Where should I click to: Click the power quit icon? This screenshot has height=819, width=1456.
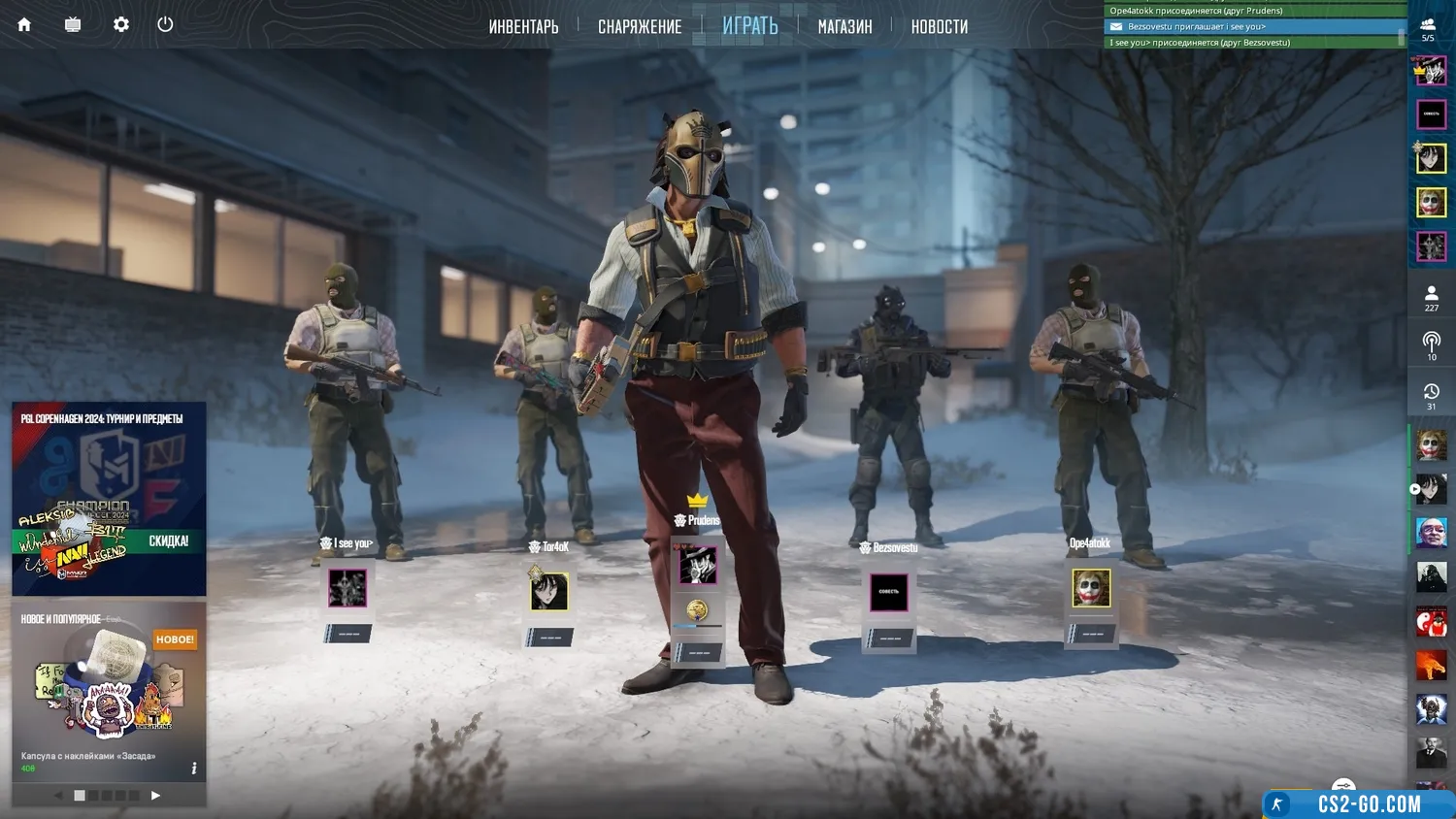(x=165, y=24)
